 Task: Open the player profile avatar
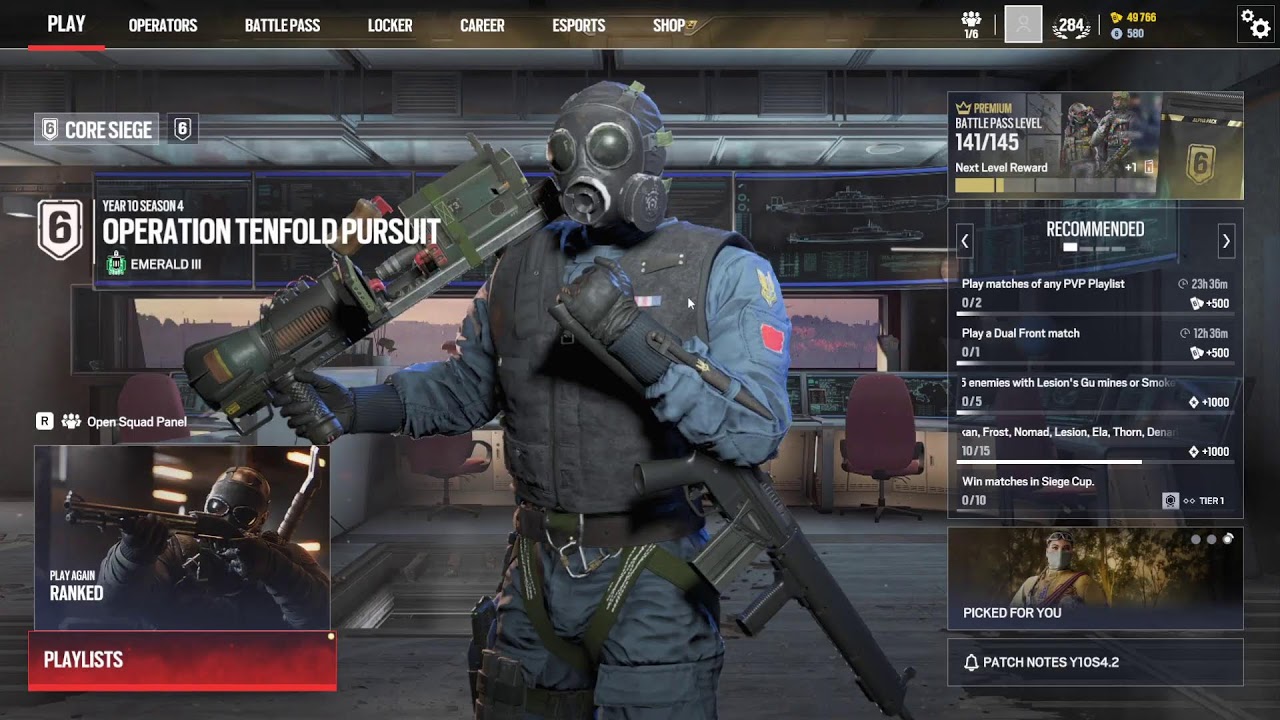(1023, 24)
